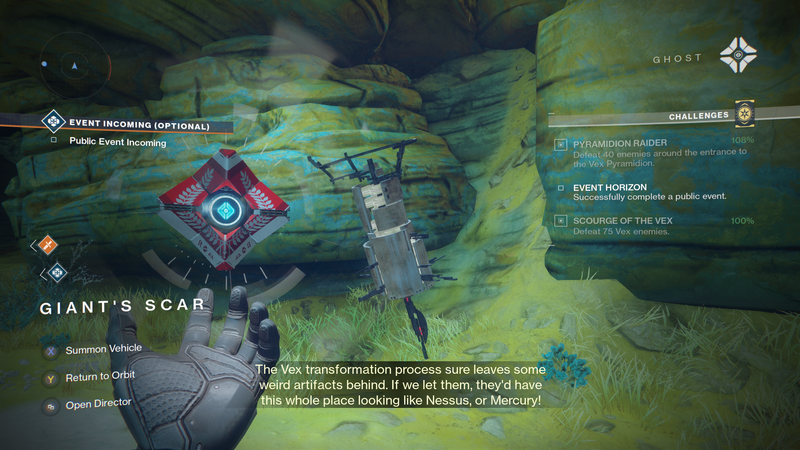Open the Challenges header
This screenshot has width=800, height=450.
(698, 116)
